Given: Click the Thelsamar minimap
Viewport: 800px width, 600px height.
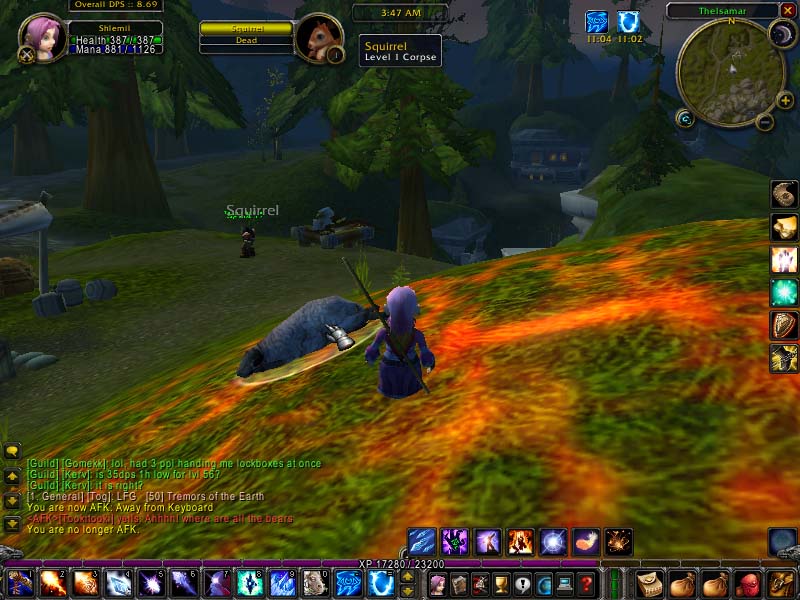Looking at the screenshot, I should click(x=729, y=72).
